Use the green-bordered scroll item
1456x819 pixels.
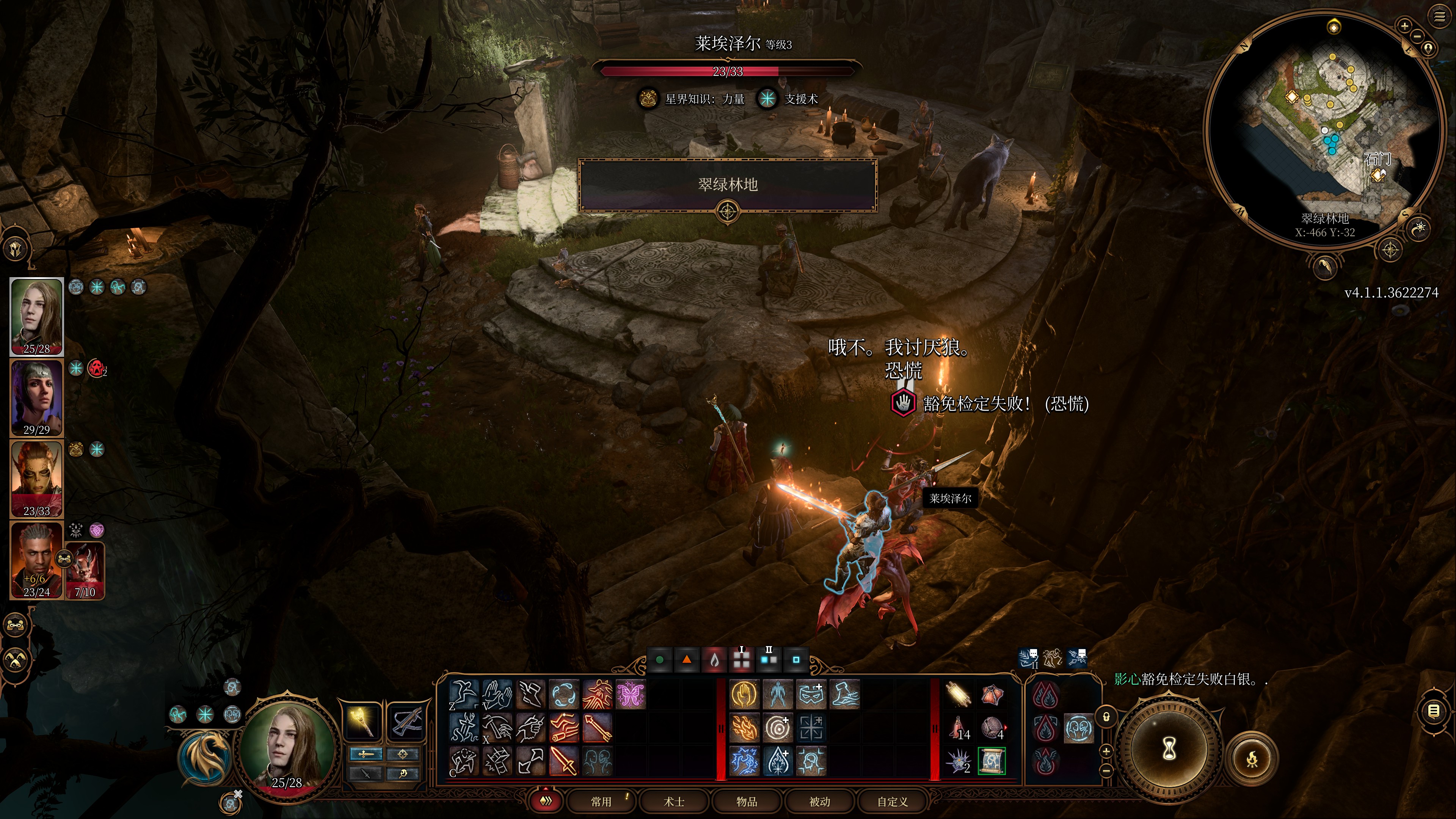(992, 760)
